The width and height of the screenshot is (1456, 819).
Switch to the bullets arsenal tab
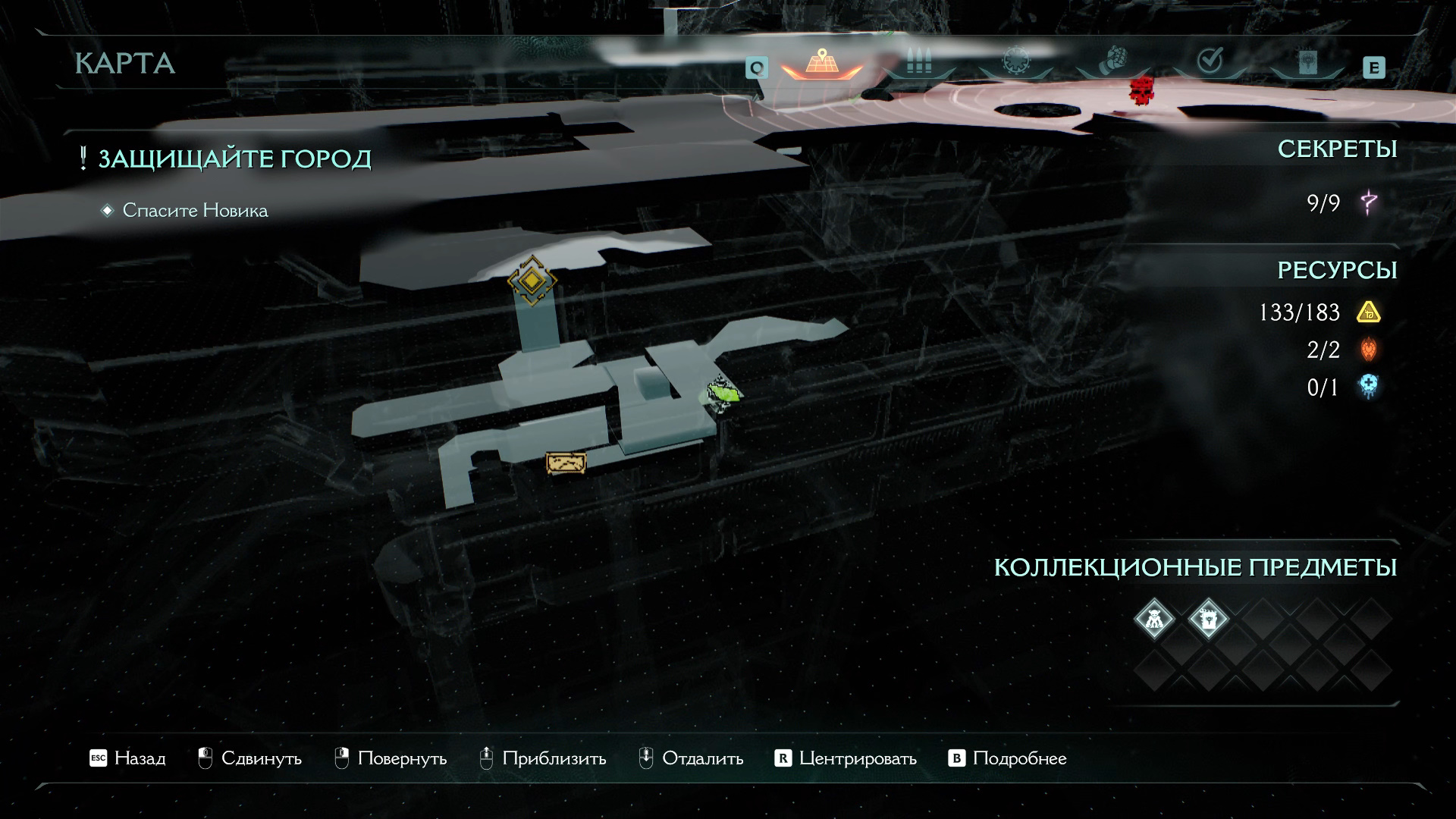coord(919,61)
